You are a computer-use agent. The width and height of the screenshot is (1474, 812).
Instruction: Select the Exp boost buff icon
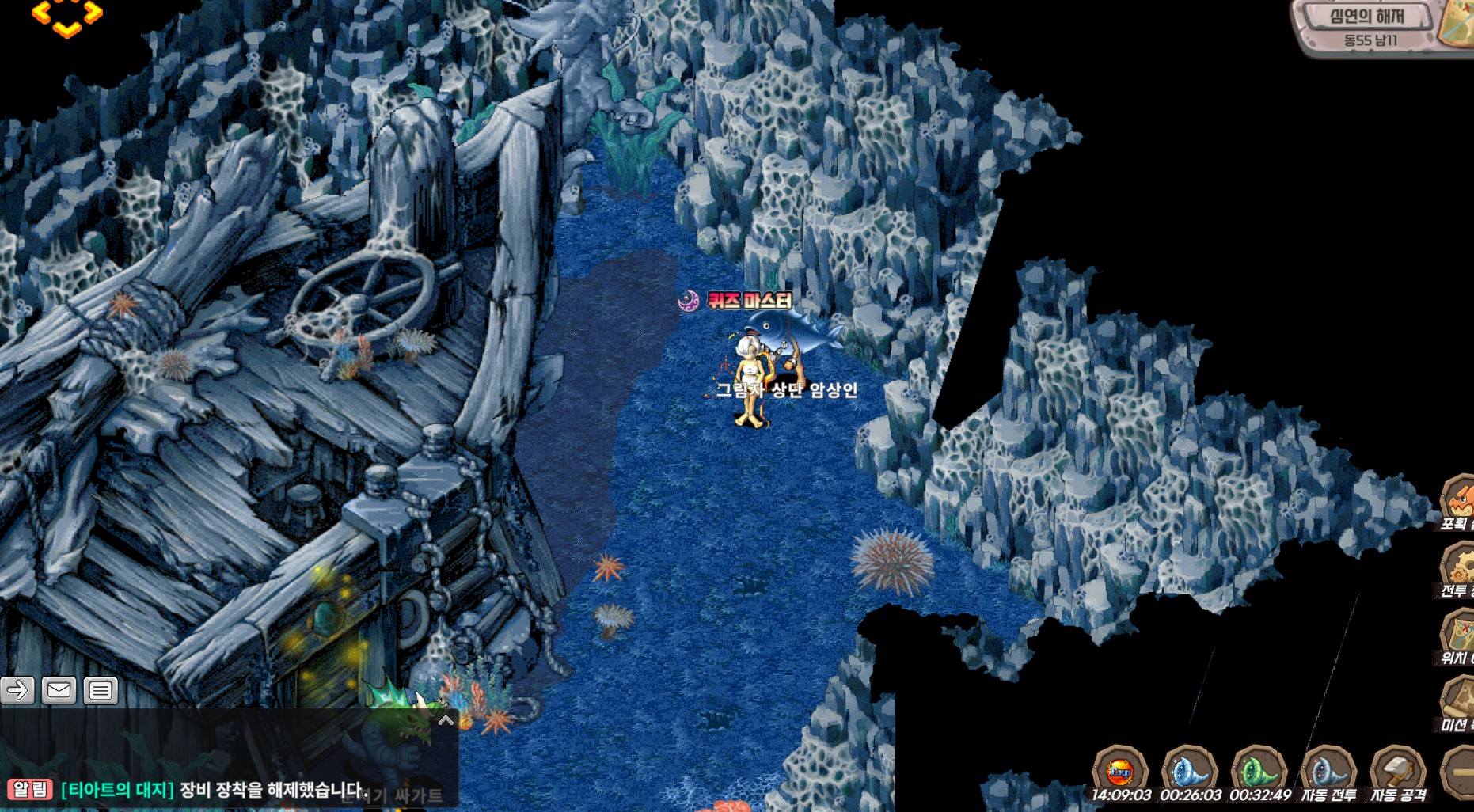click(x=1120, y=770)
